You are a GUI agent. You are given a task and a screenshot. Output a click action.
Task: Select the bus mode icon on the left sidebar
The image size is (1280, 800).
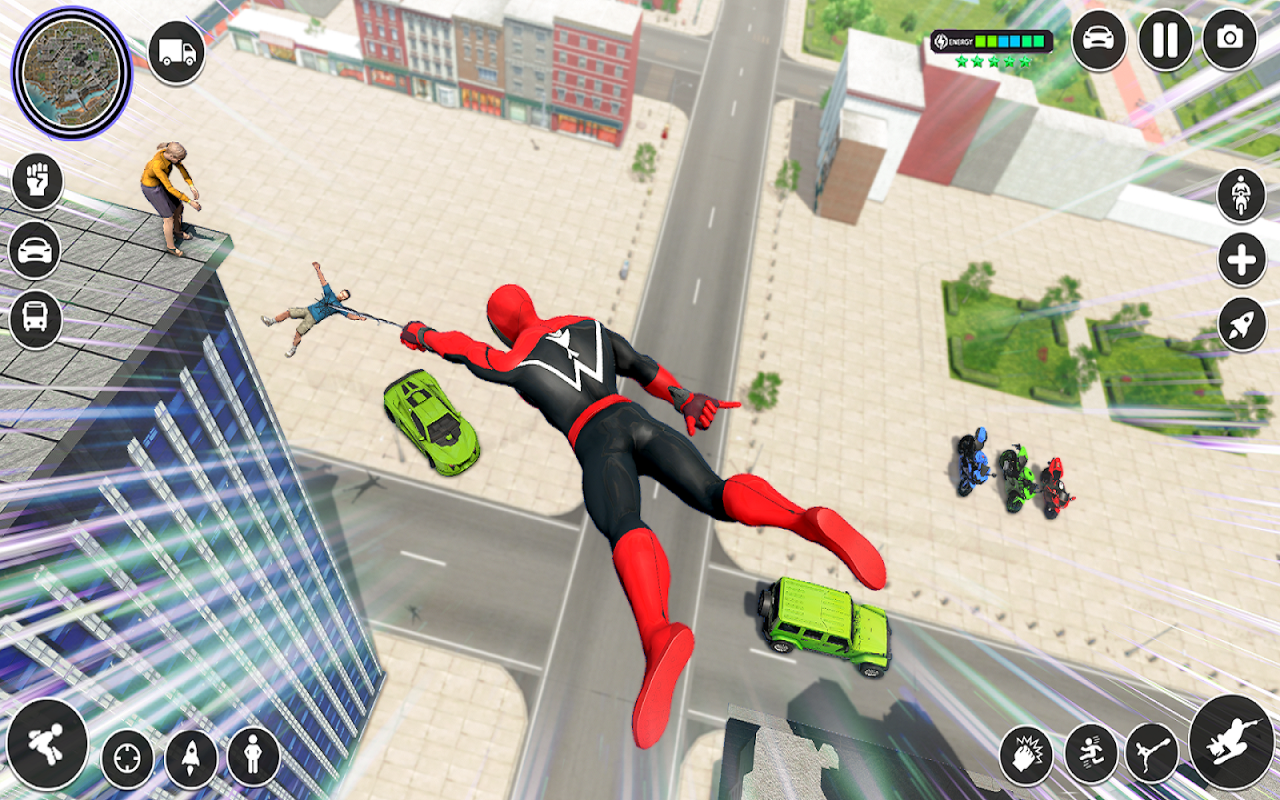pos(36,320)
